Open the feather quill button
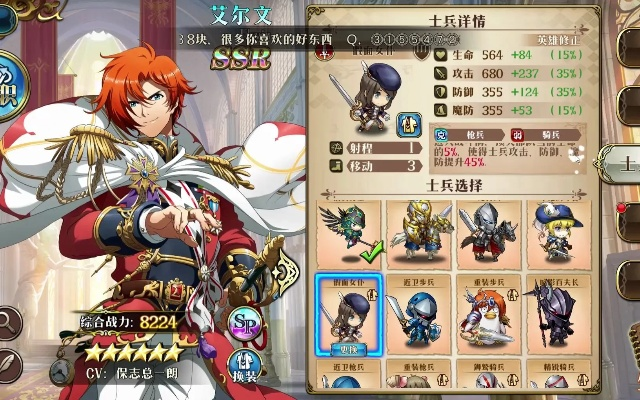 (8, 365)
